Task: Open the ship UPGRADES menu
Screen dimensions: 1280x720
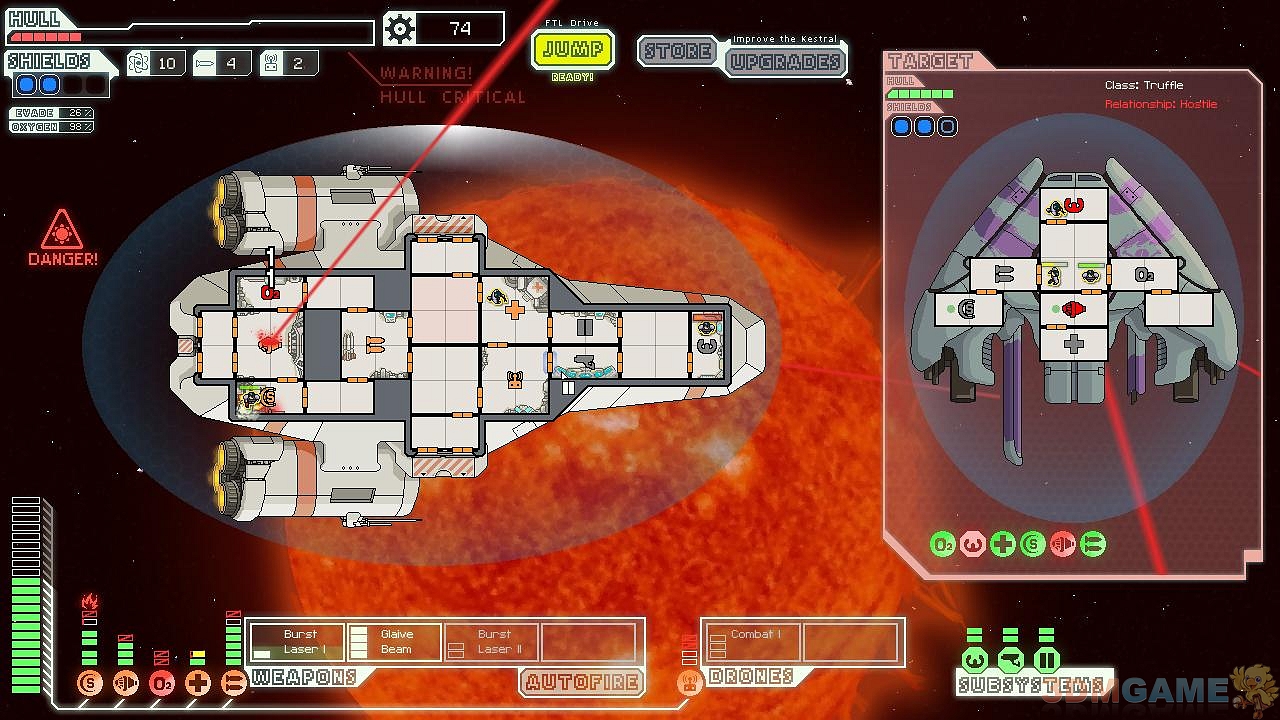Action: coord(785,62)
